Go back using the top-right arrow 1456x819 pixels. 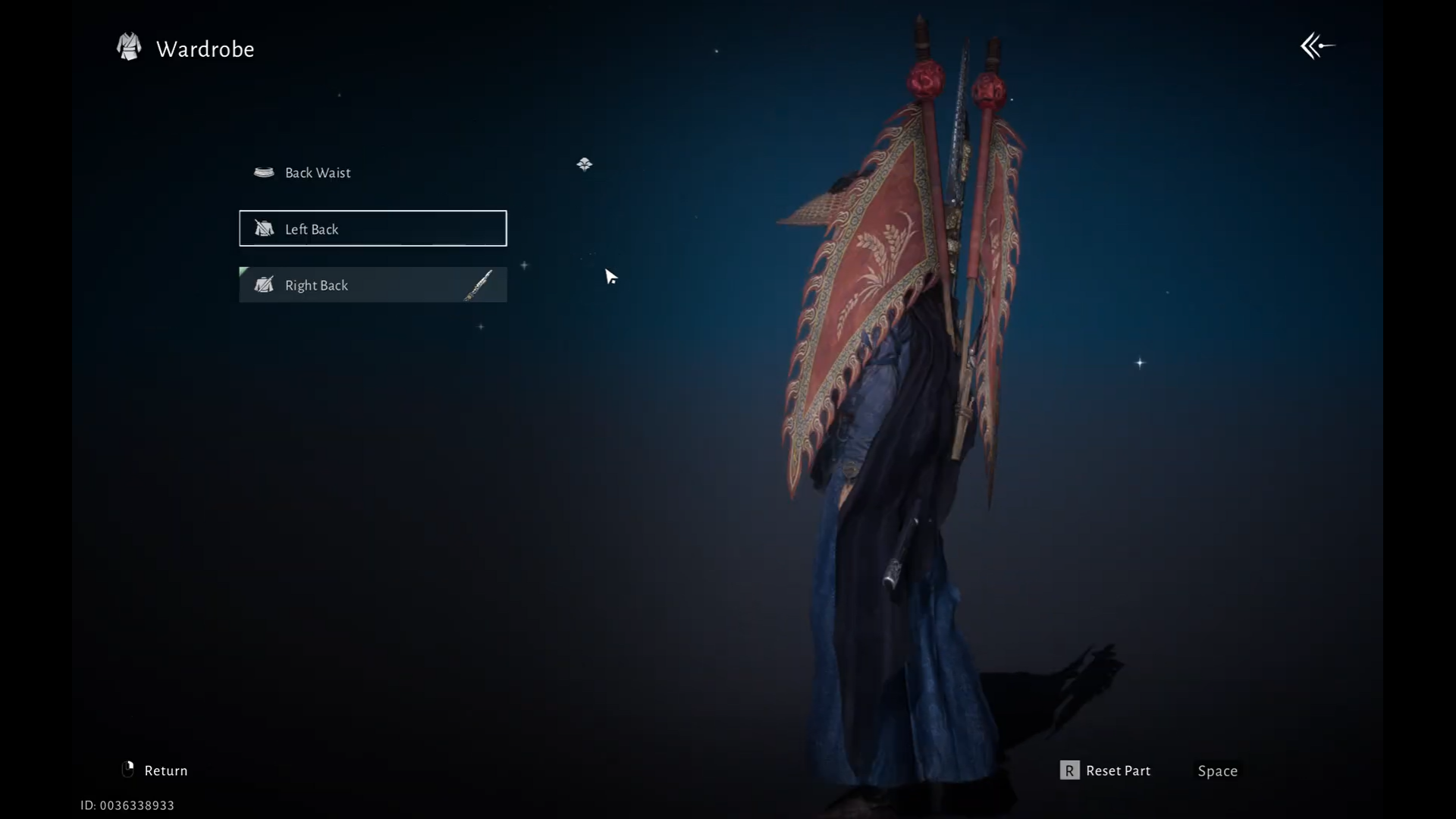[1317, 46]
